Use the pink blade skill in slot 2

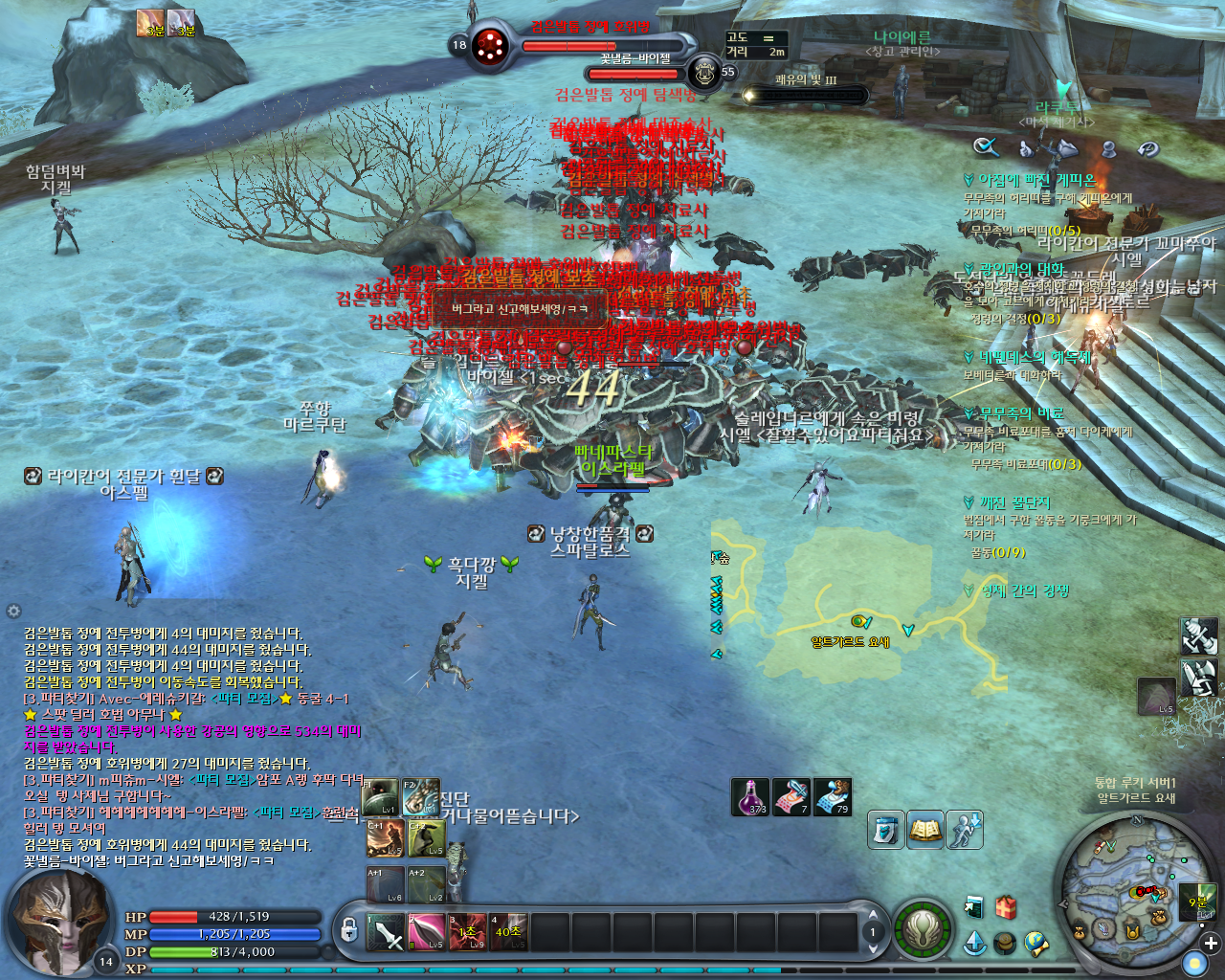(x=427, y=932)
